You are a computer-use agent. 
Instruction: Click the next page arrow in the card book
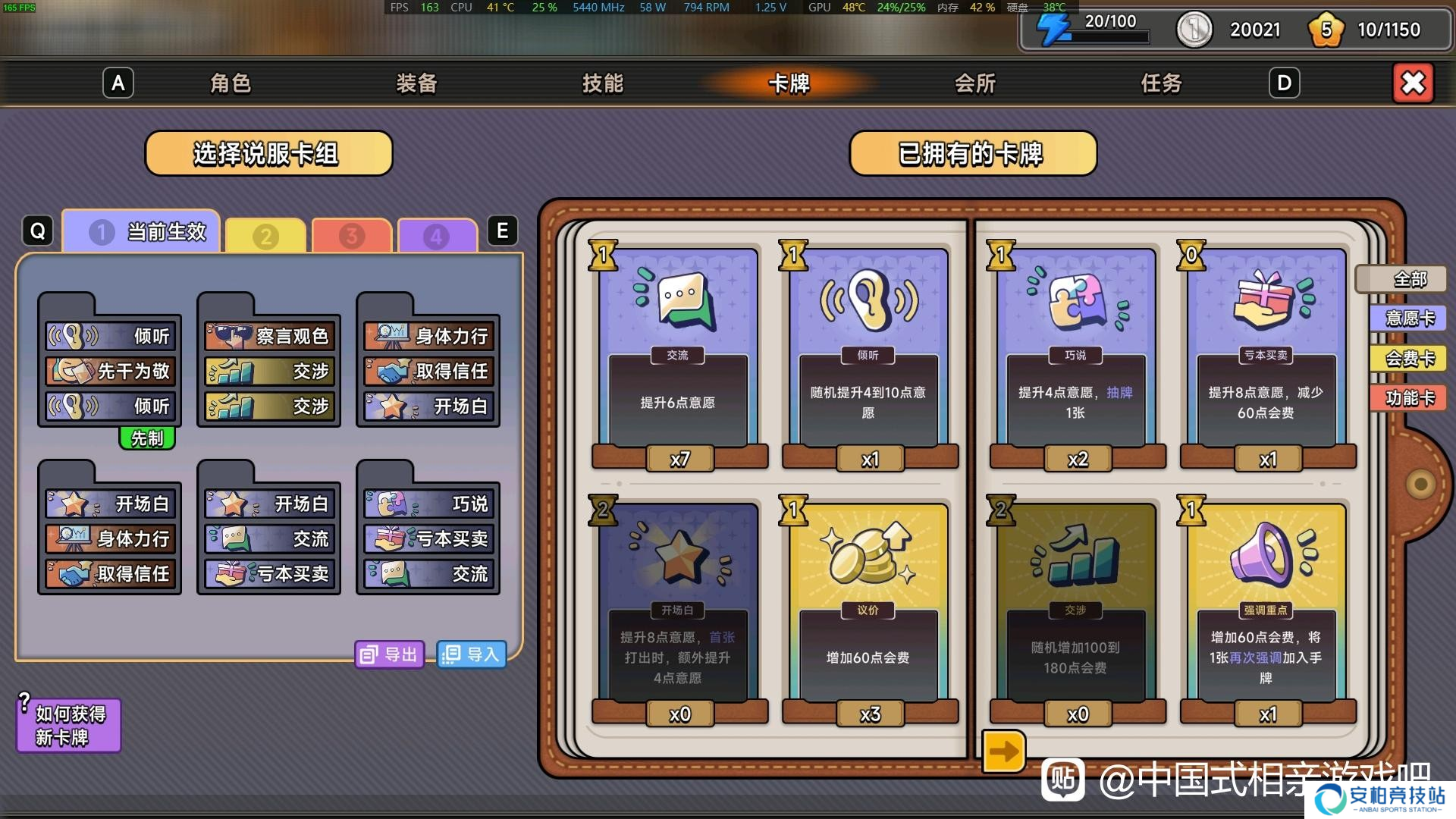tap(1003, 751)
